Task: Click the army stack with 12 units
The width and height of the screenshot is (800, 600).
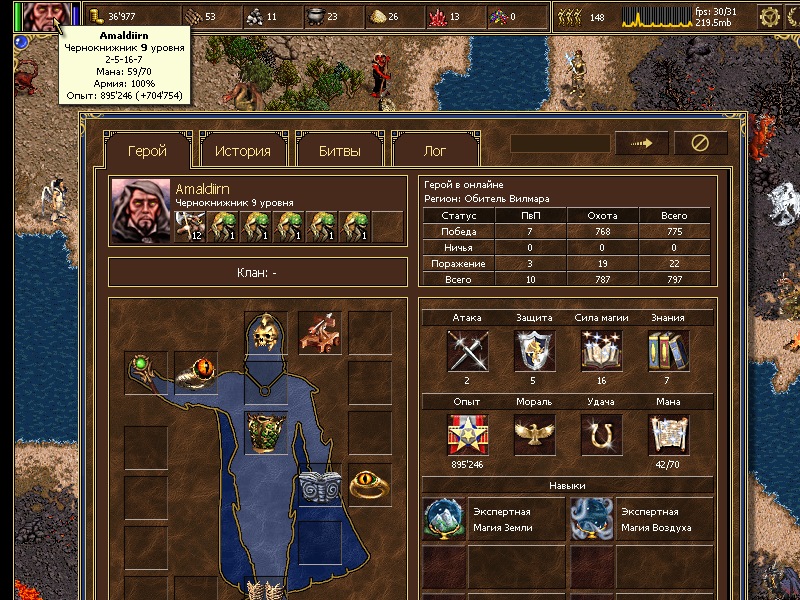Action: tap(190, 225)
